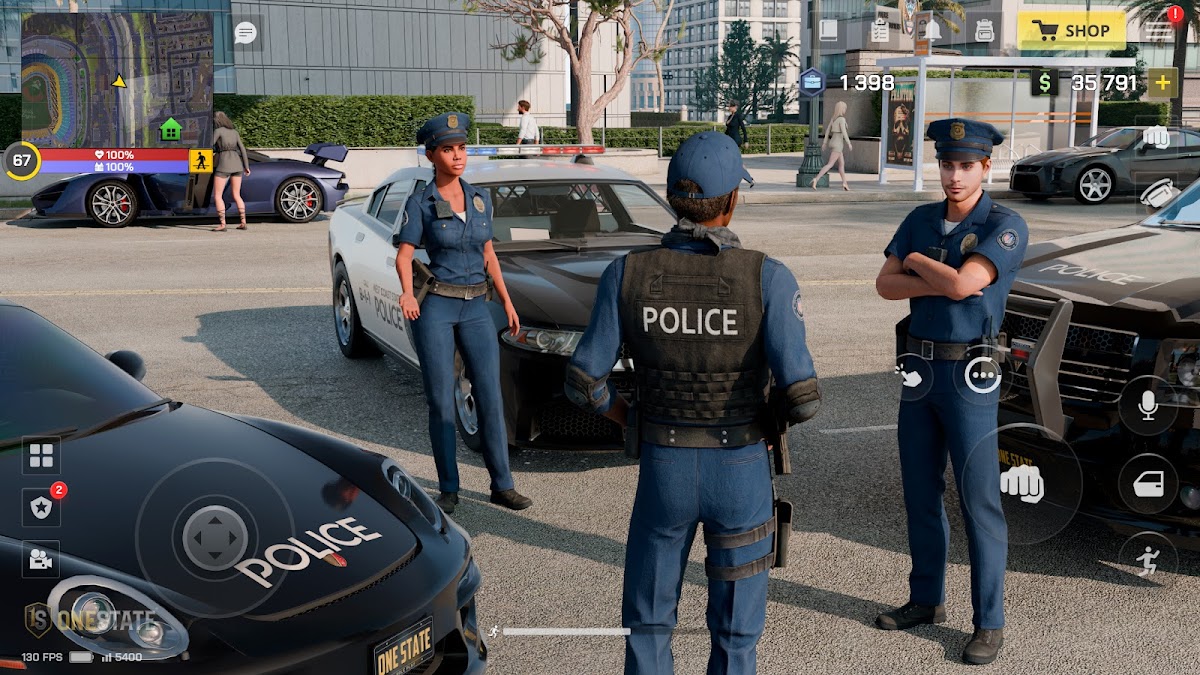
Task: Open the checklist tasks icon
Action: [880, 31]
